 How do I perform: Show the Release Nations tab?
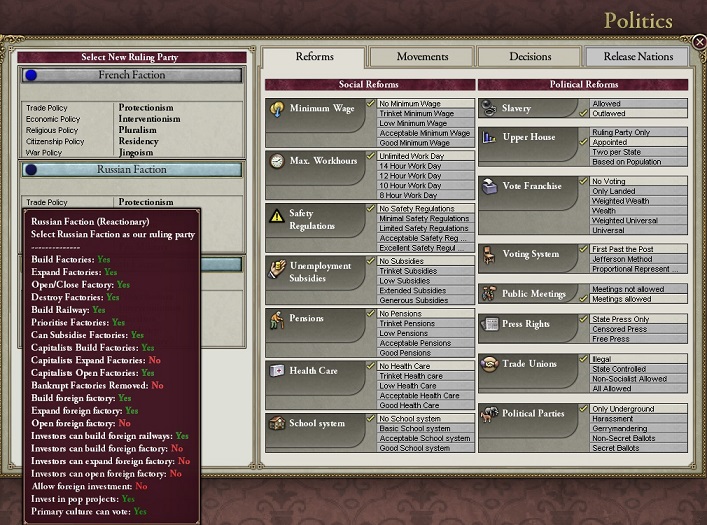pos(637,57)
